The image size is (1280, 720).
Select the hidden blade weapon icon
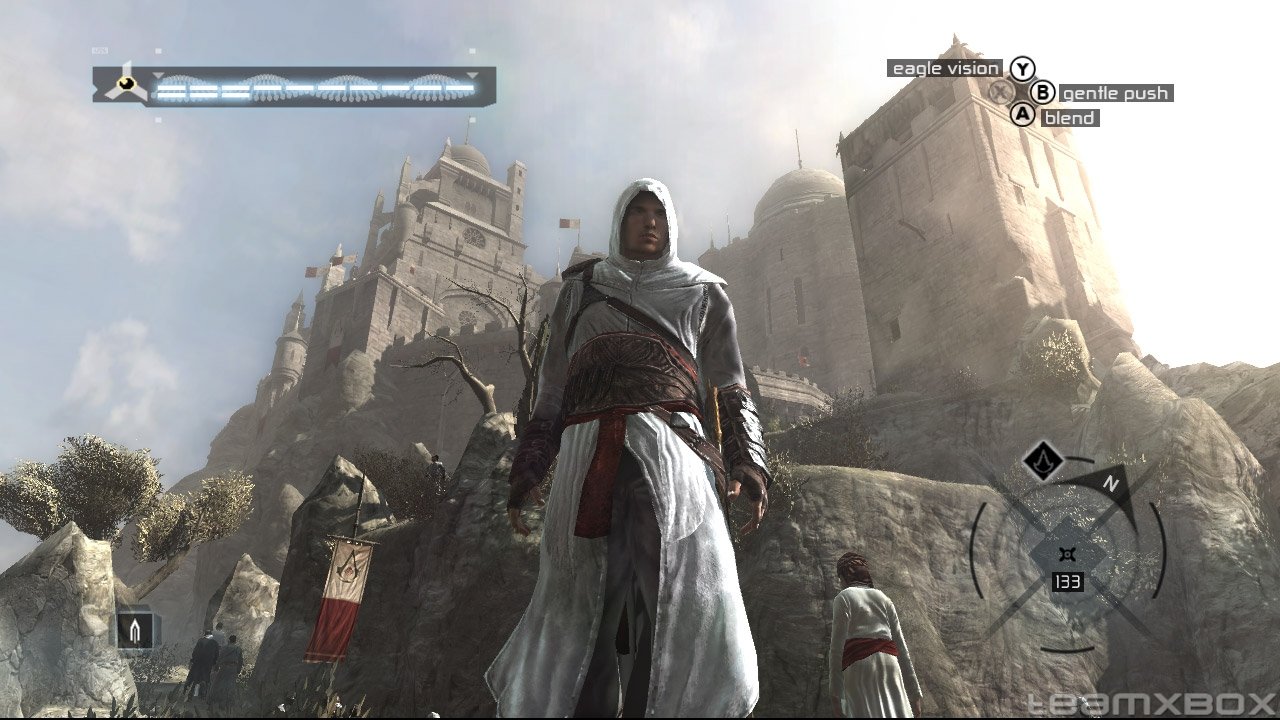(x=135, y=629)
